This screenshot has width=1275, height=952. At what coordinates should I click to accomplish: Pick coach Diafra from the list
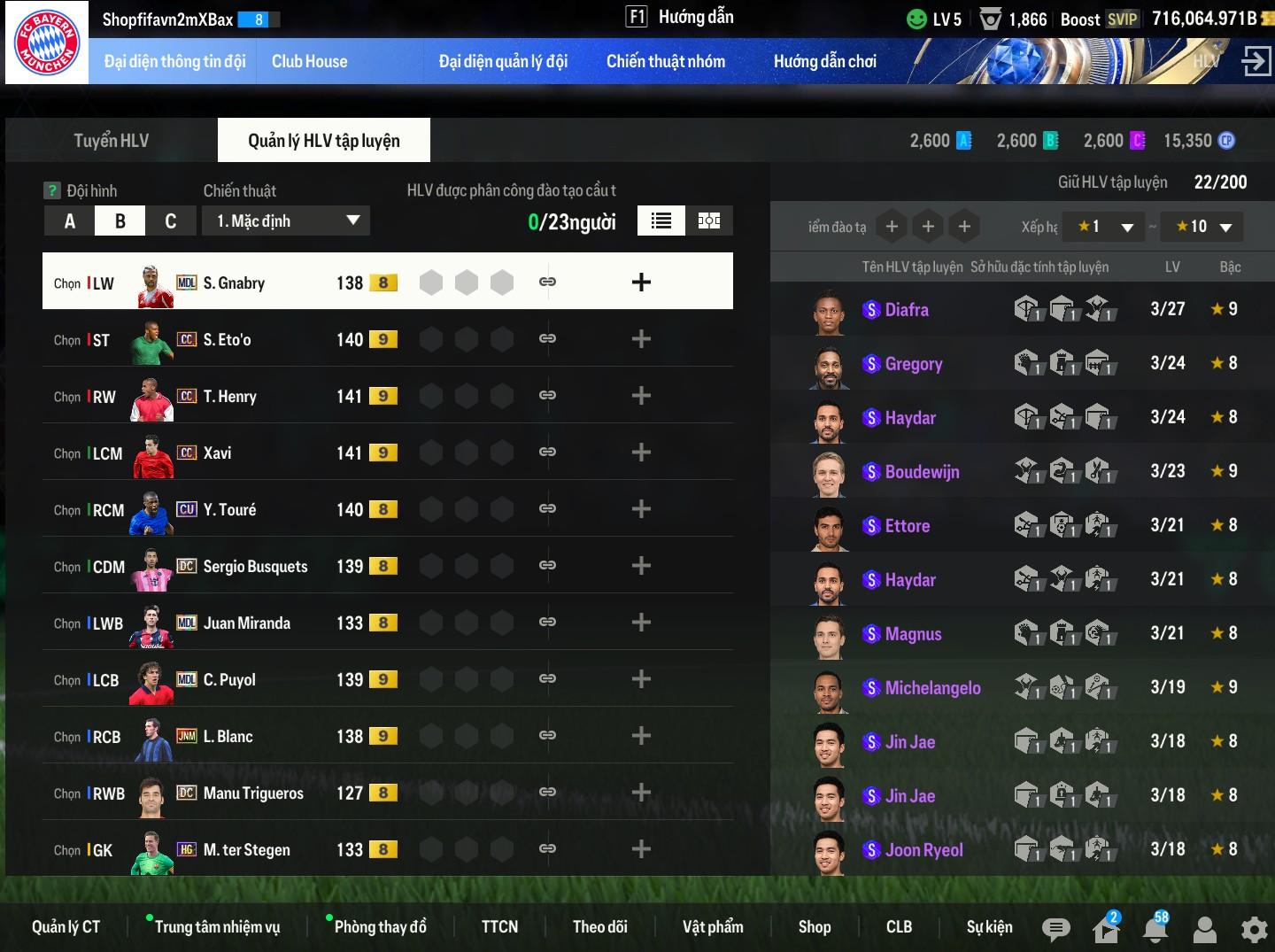coord(907,310)
